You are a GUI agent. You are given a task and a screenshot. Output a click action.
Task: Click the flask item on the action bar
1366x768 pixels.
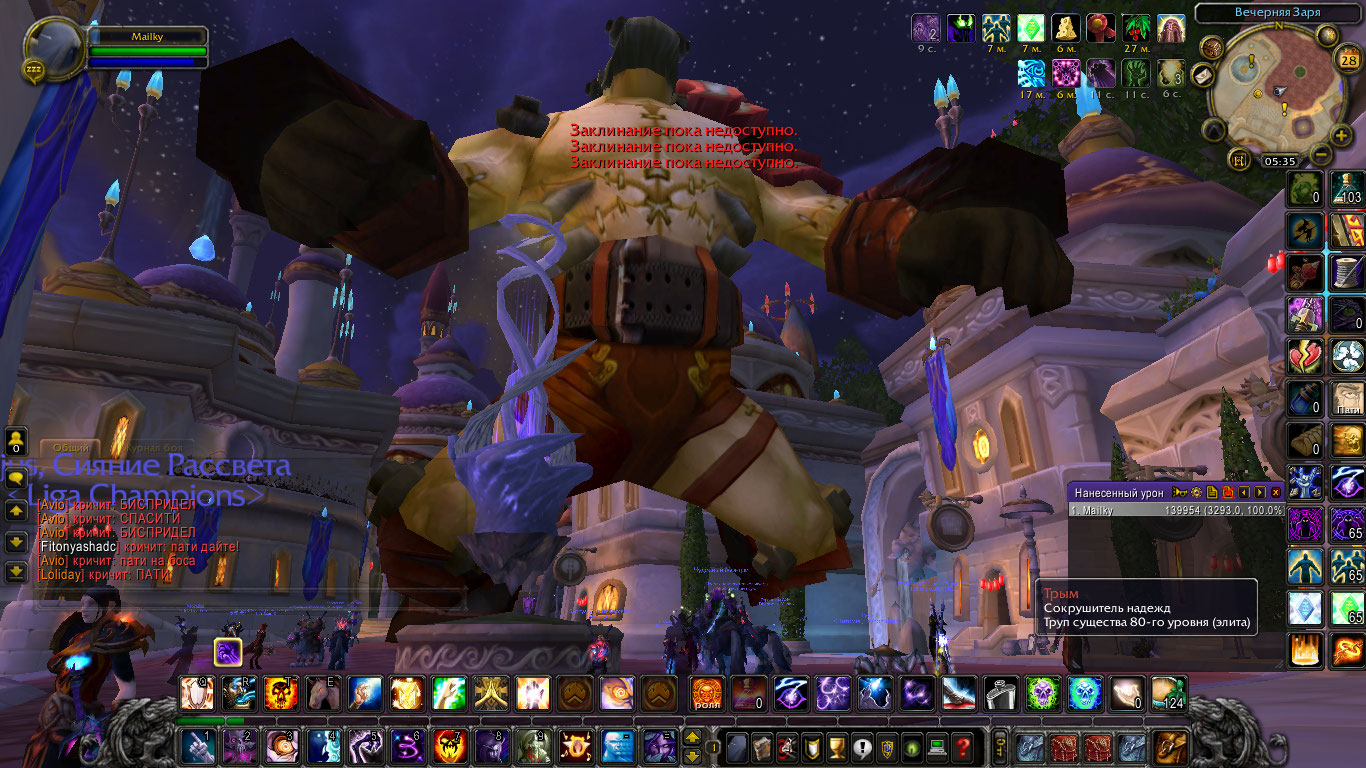coord(999,693)
